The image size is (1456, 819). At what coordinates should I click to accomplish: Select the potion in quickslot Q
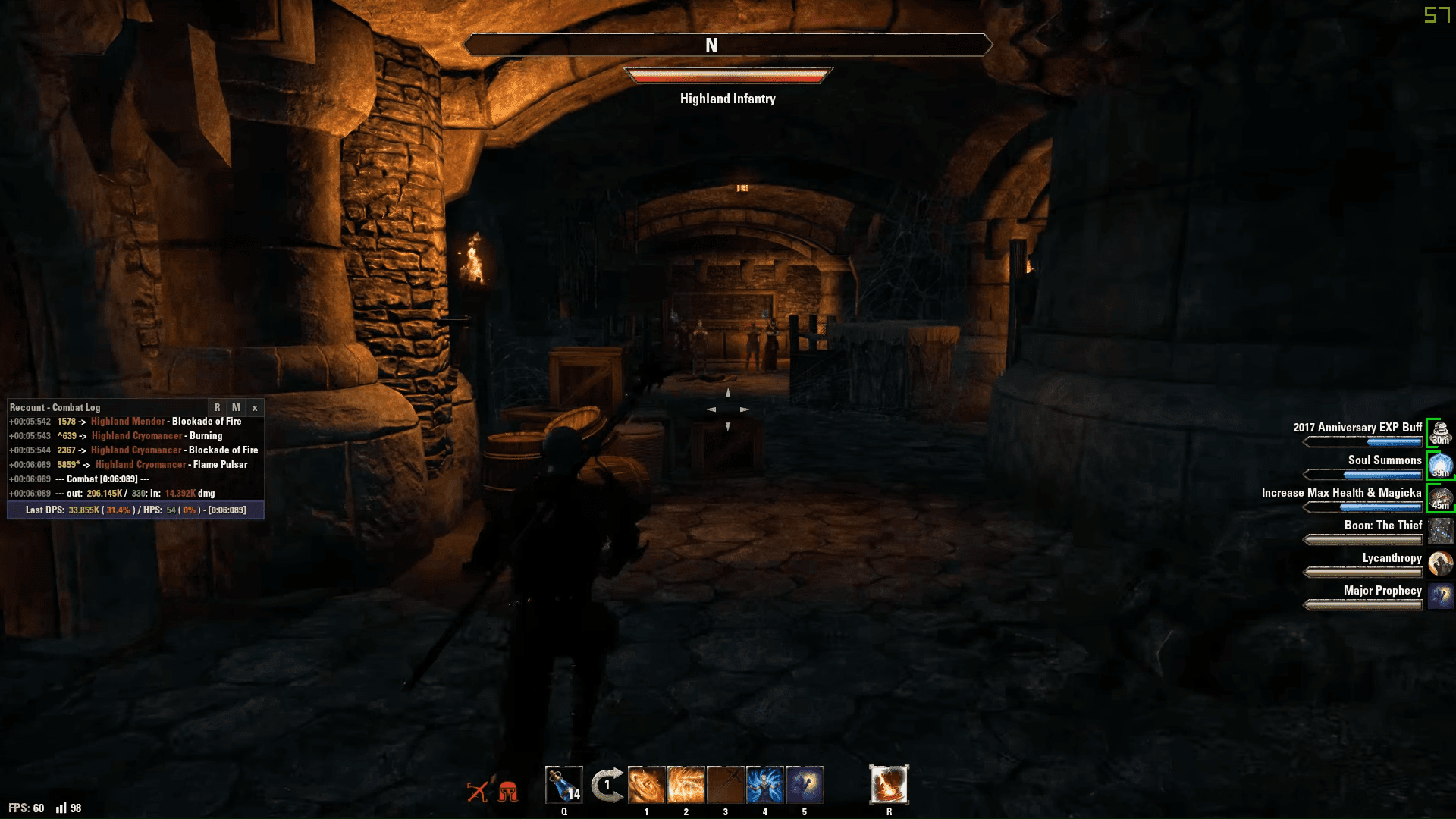click(563, 785)
